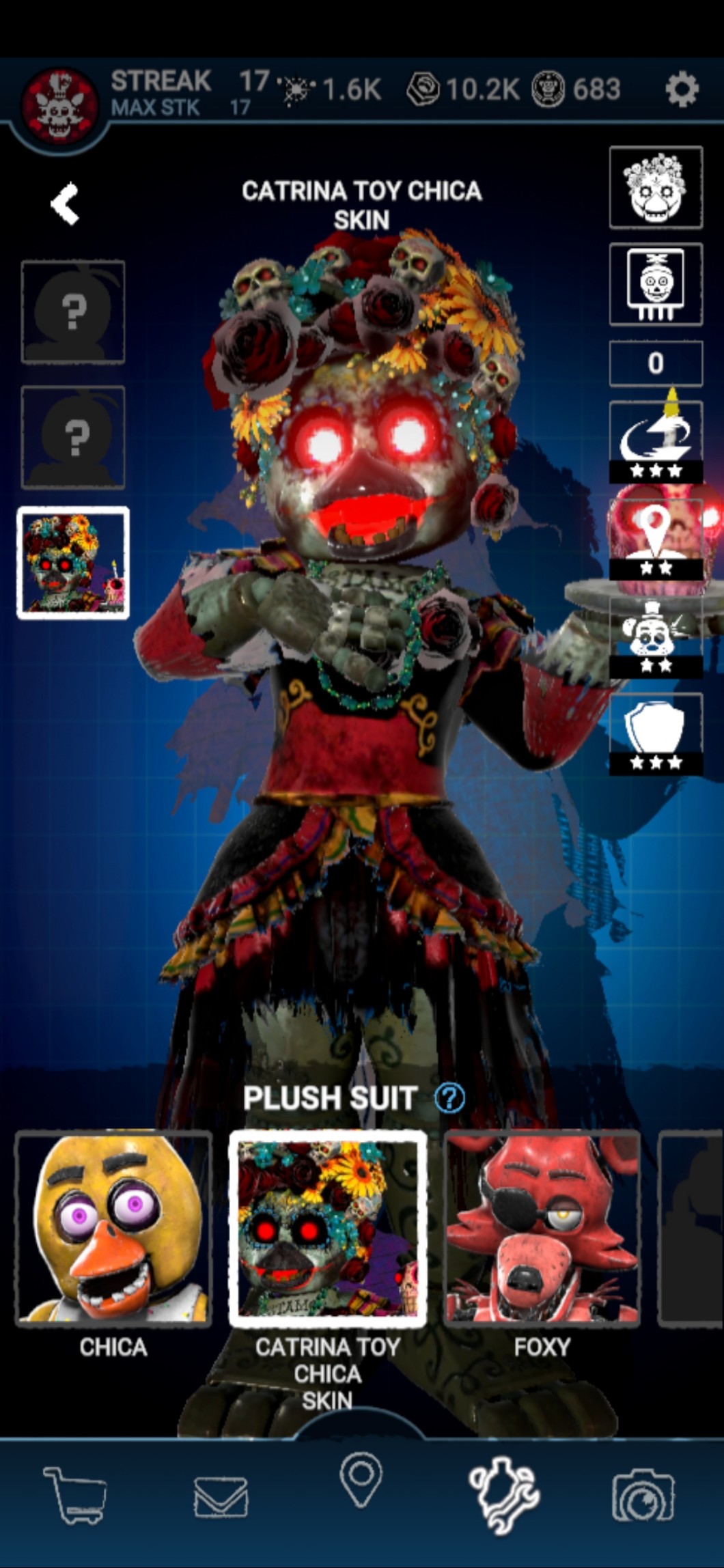Select the two-star Freddy head mod slot
Viewport: 724px width, 1568px height.
(656, 637)
